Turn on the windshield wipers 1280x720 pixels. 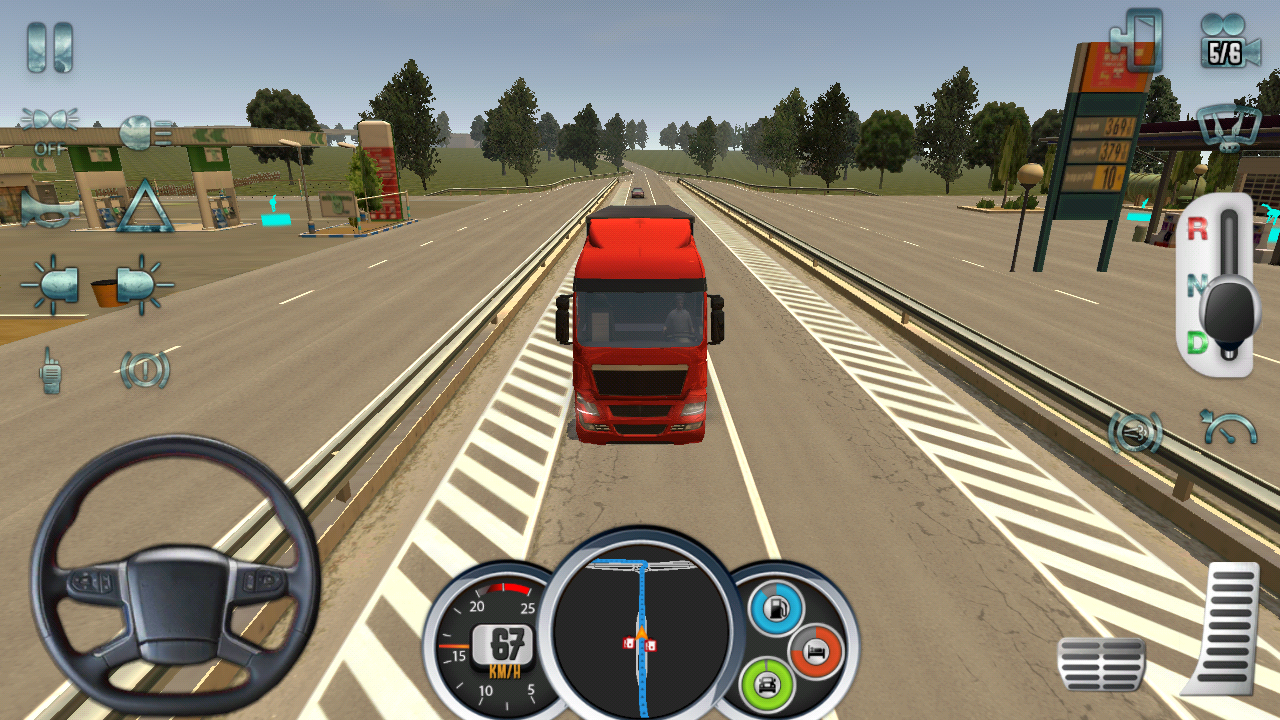coord(1228,128)
